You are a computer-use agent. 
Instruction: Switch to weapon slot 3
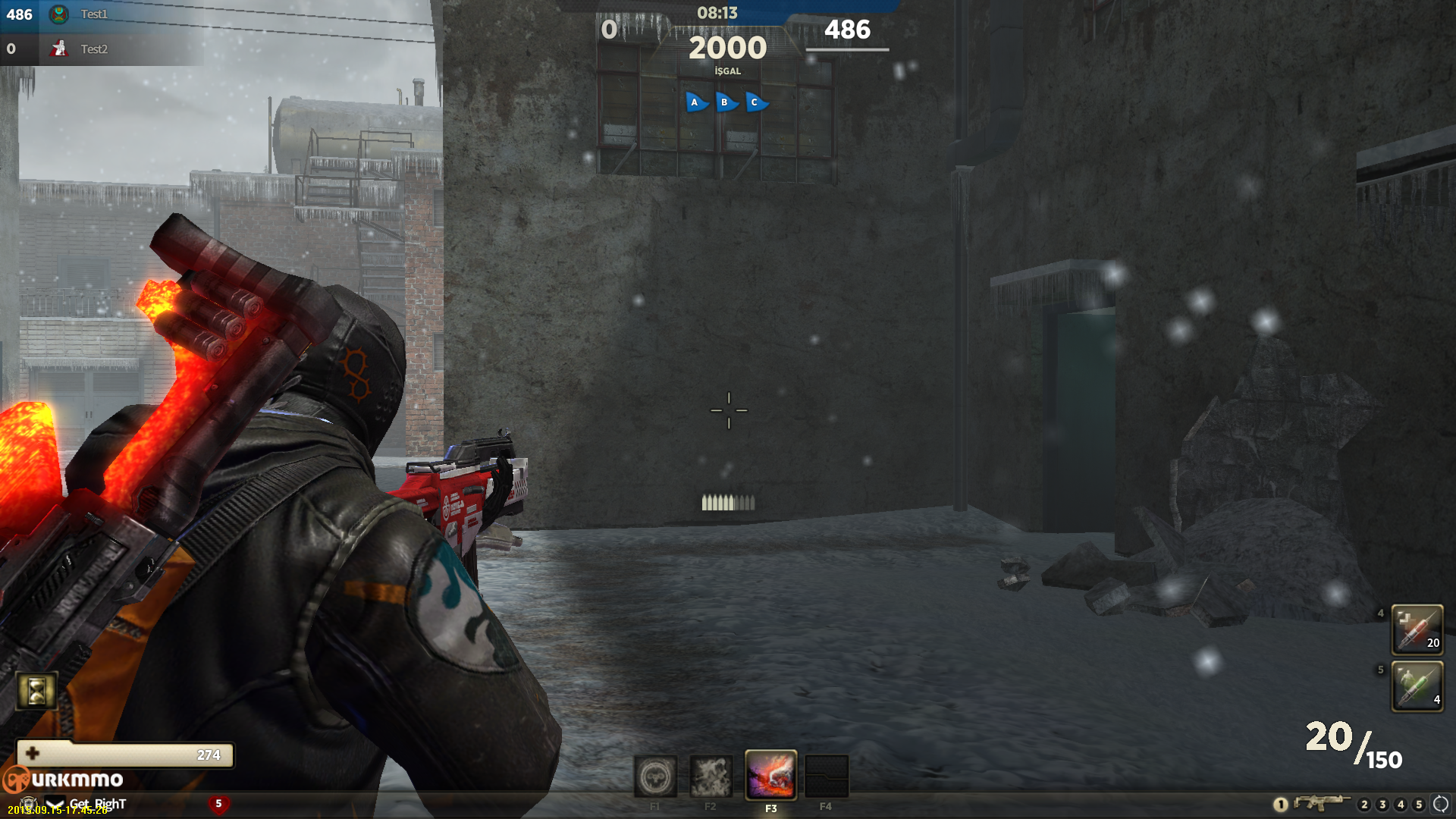click(x=1382, y=805)
